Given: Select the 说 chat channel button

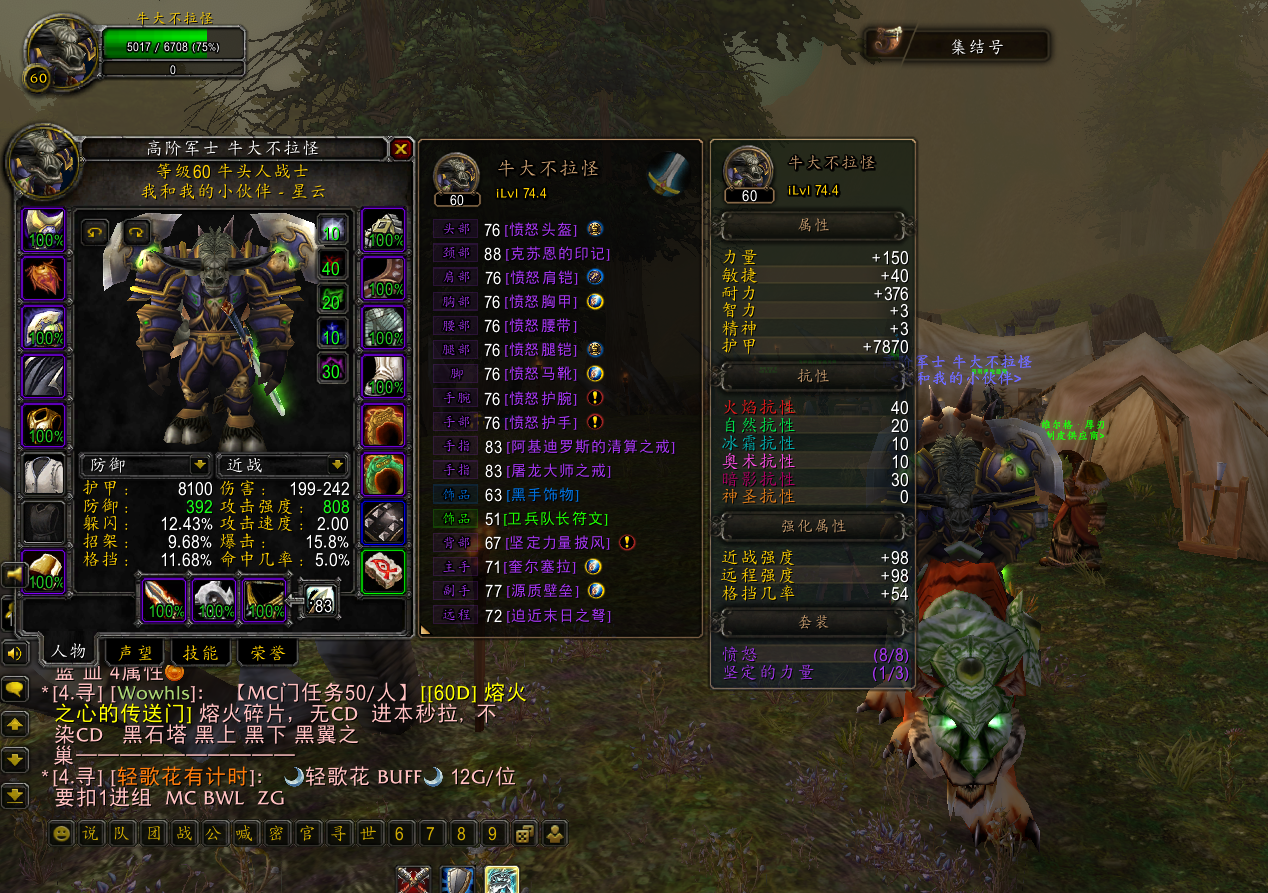Looking at the screenshot, I should click(x=90, y=833).
